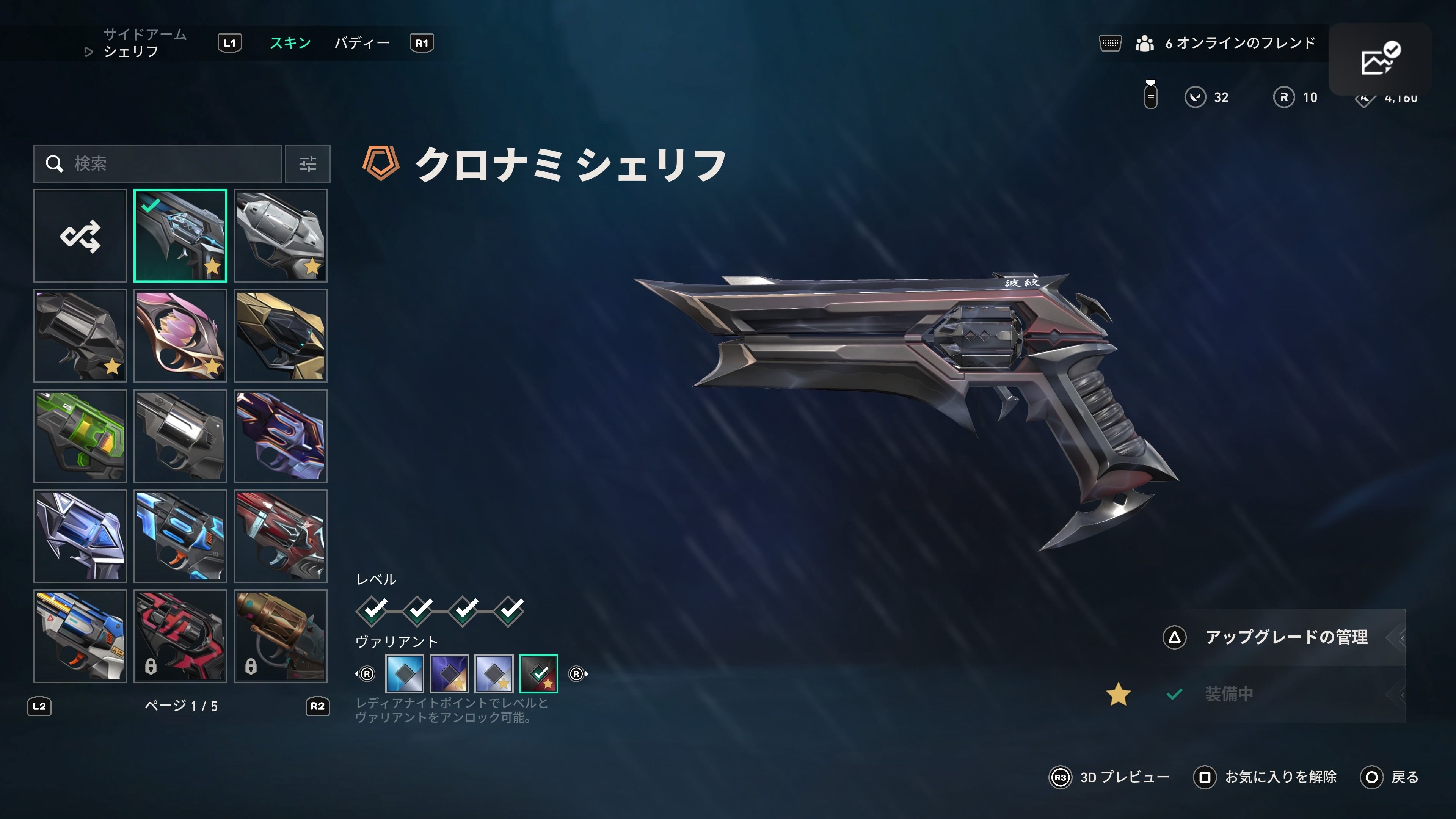Image resolution: width=1456 pixels, height=819 pixels.
Task: Choose the light blue first variant swatch
Action: click(x=404, y=673)
